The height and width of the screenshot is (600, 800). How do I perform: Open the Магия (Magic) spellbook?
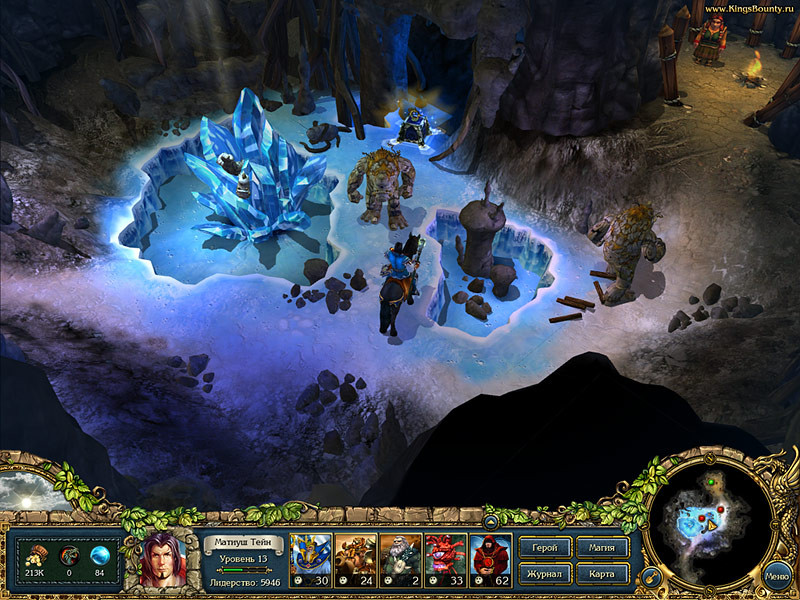tap(603, 548)
